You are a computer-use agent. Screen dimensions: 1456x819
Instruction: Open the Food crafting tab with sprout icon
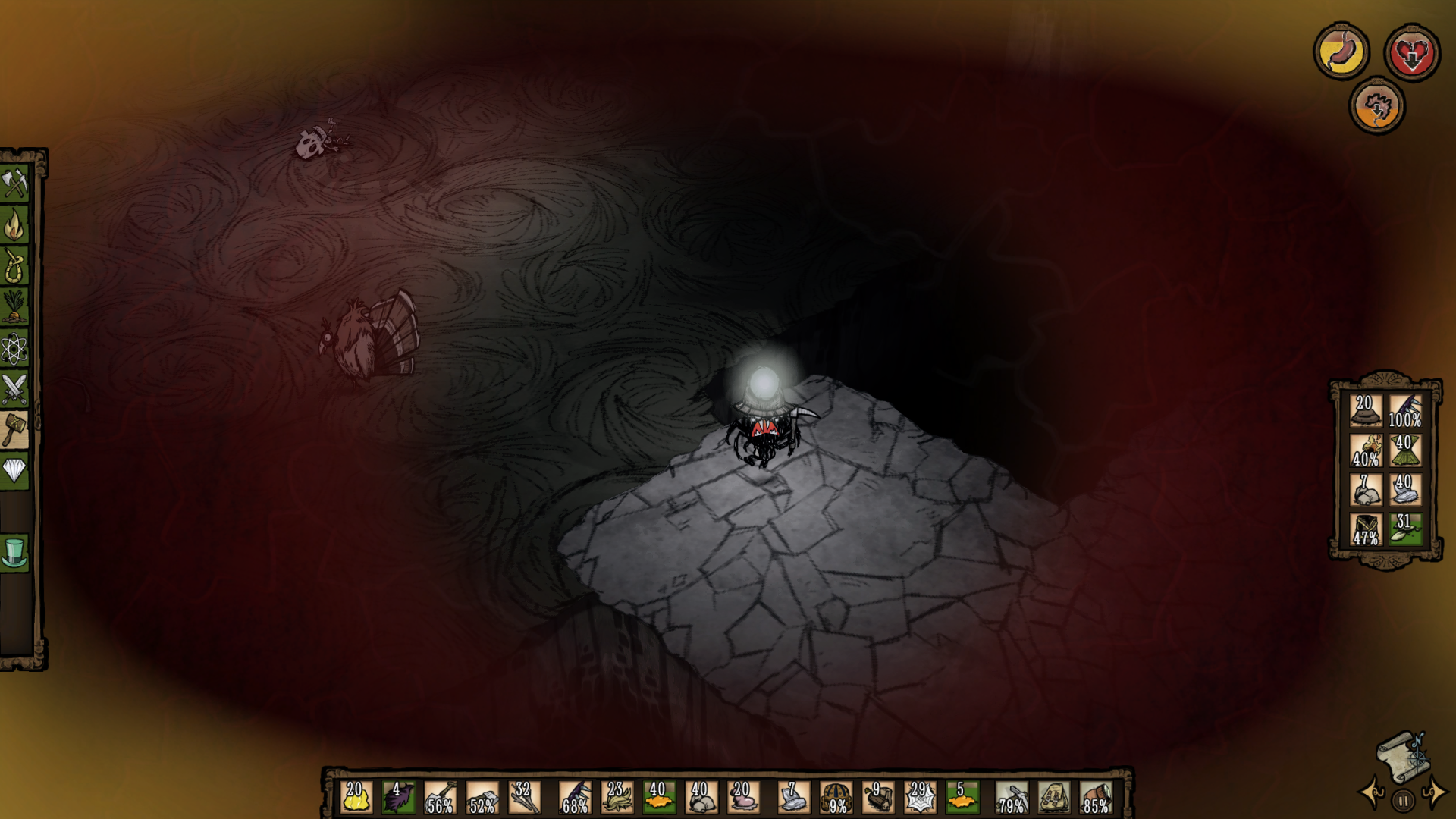coord(14,307)
